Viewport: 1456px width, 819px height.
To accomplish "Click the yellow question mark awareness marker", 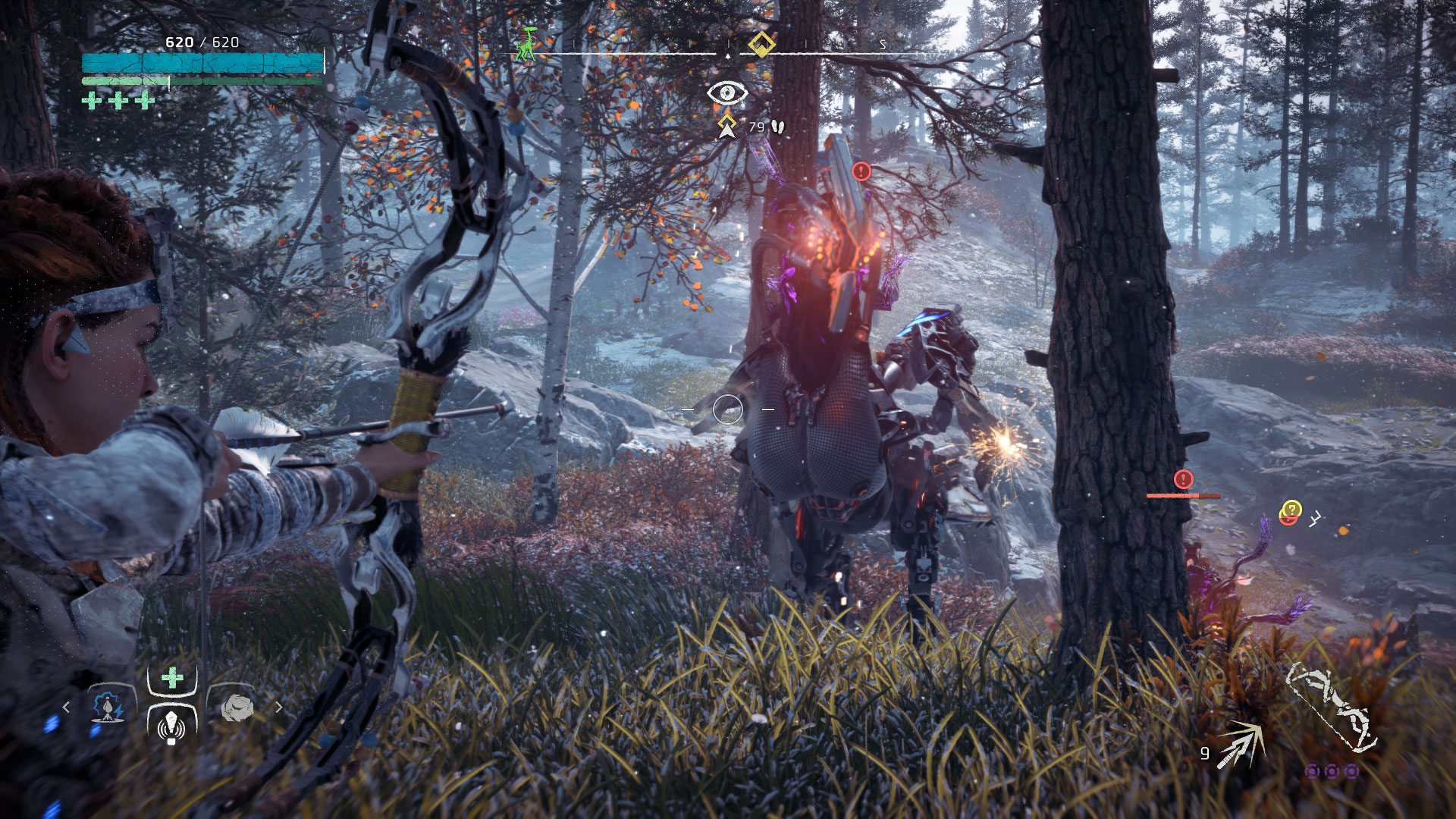I will 1291,509.
